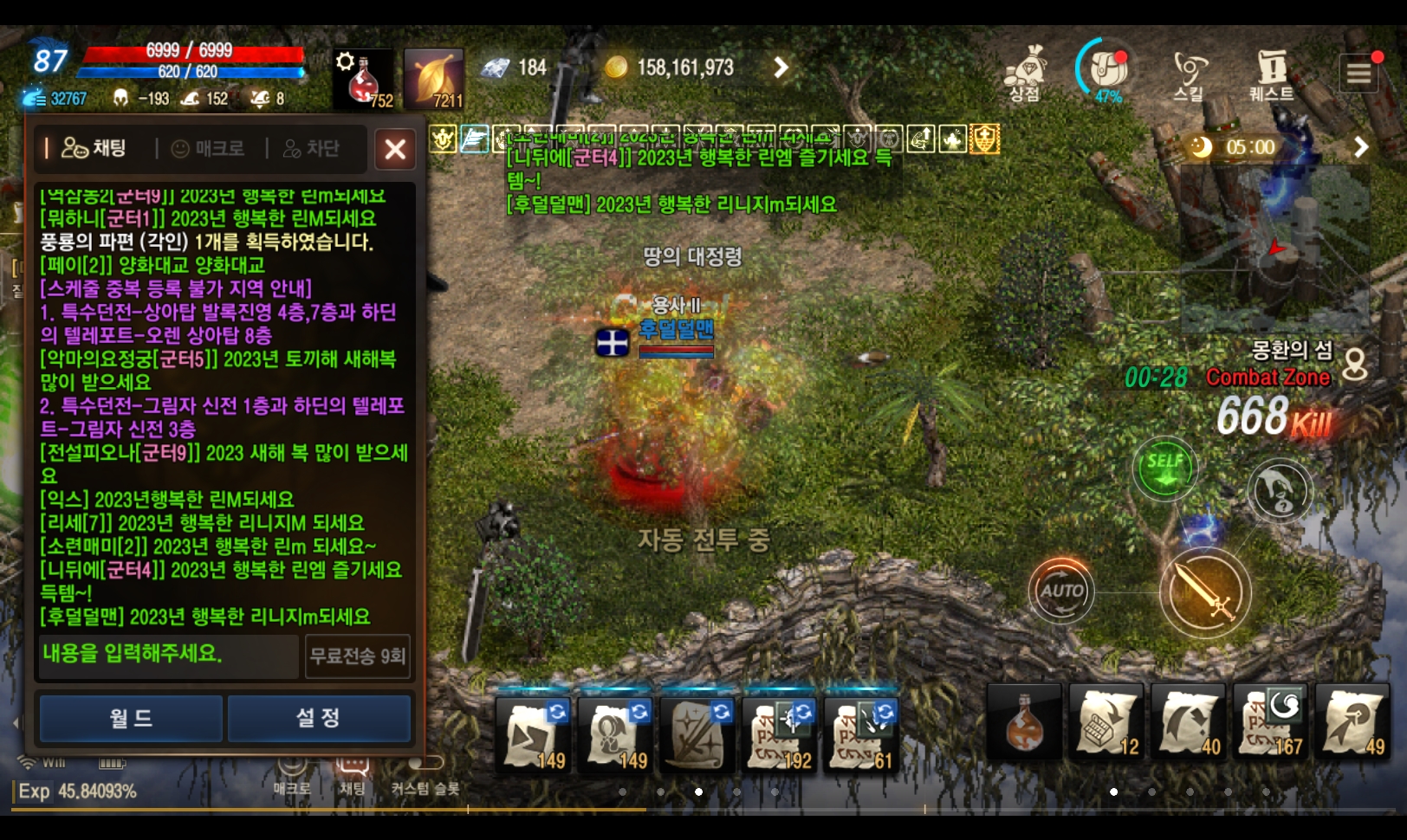Select the 채팅 chat tab
Image resolution: width=1407 pixels, height=840 pixels.
(x=94, y=149)
